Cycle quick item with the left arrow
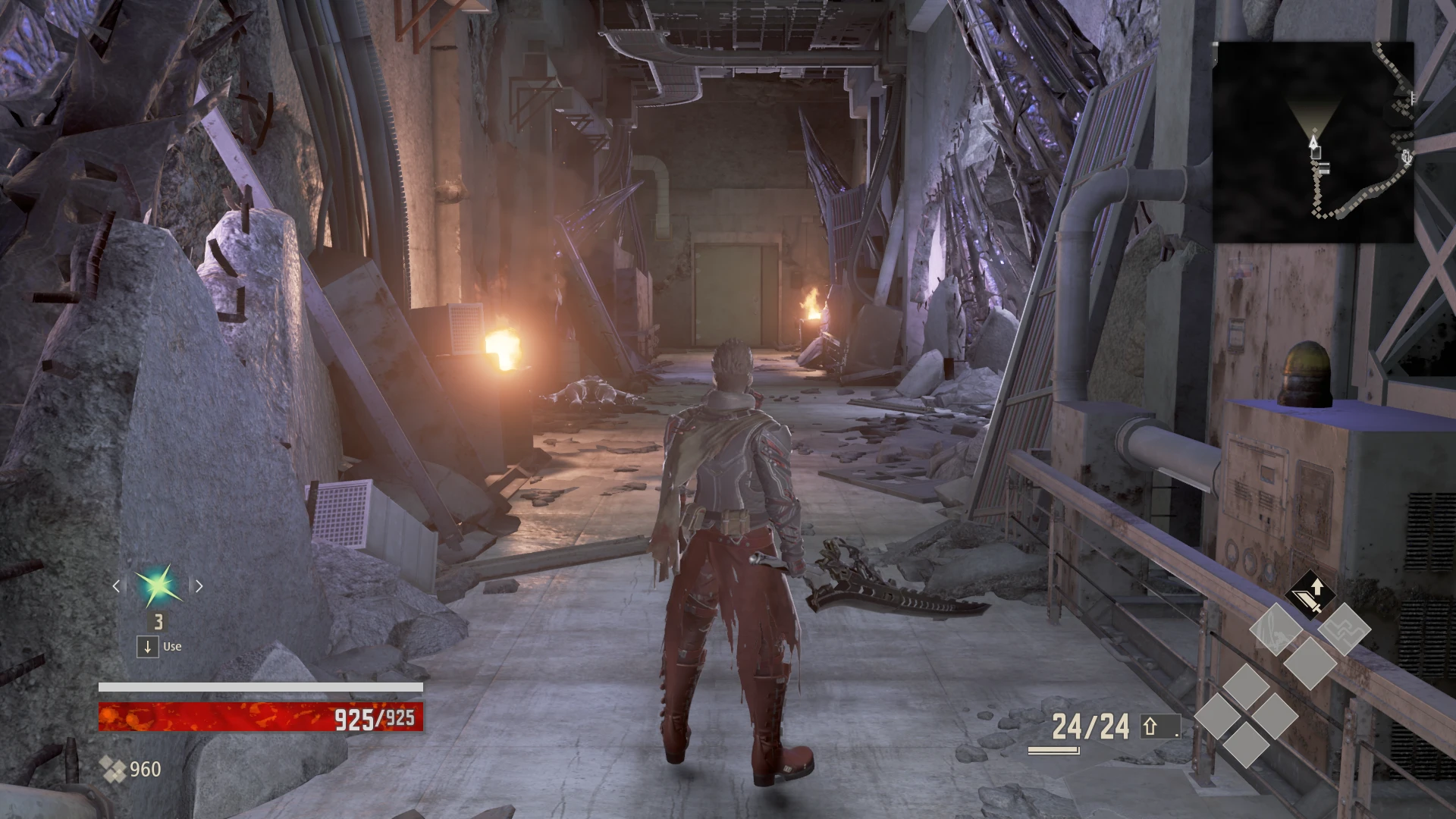 116,585
